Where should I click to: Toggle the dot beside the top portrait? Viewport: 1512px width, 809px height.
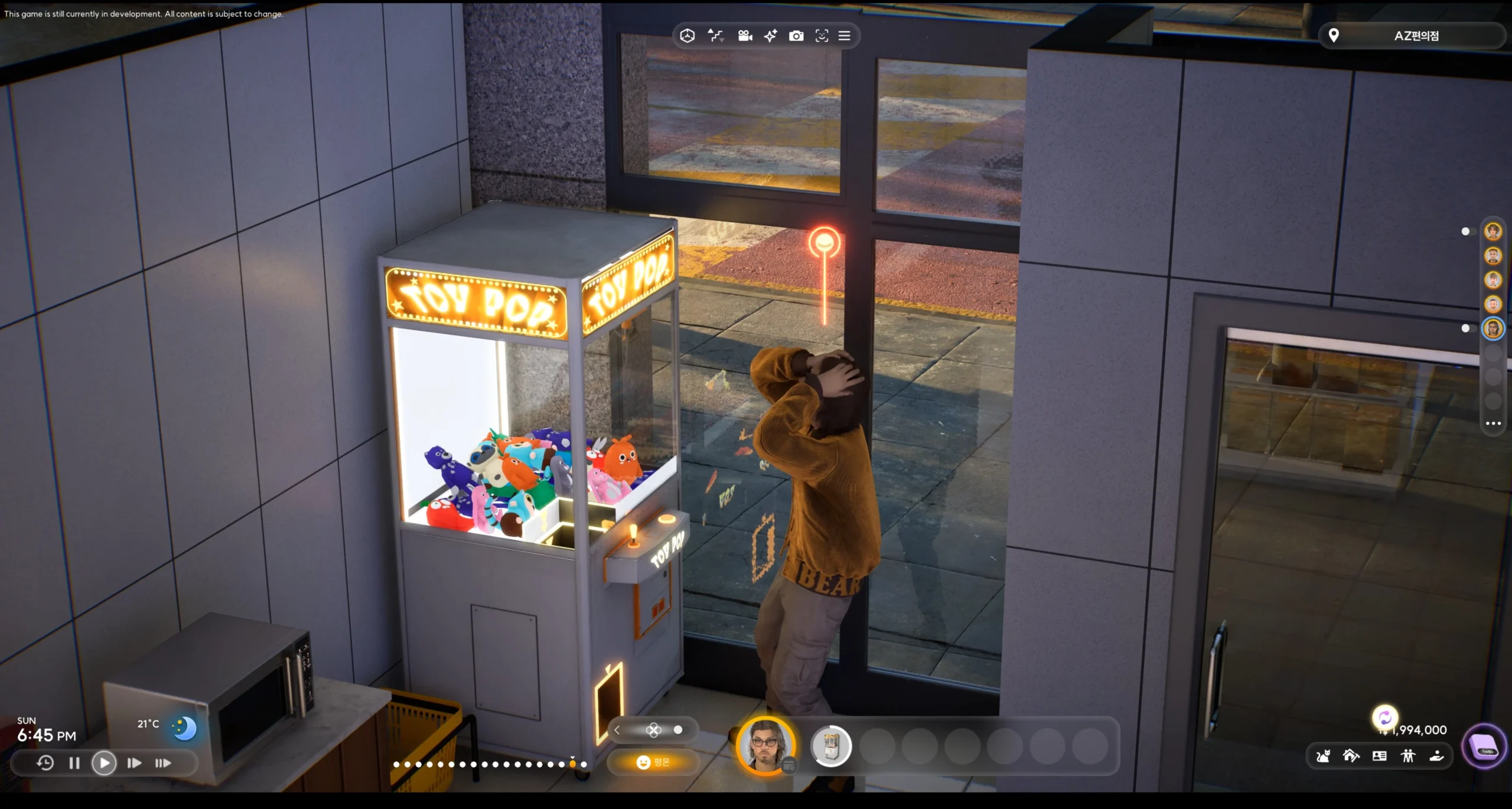(1467, 231)
